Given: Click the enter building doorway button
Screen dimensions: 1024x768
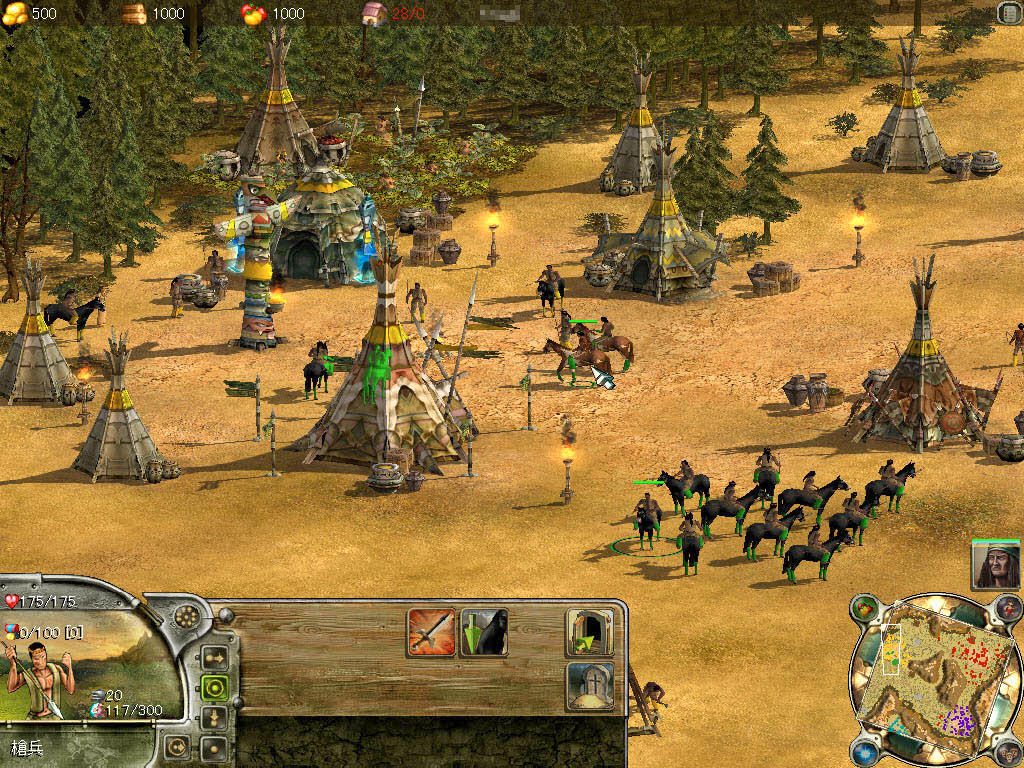Looking at the screenshot, I should click(590, 632).
